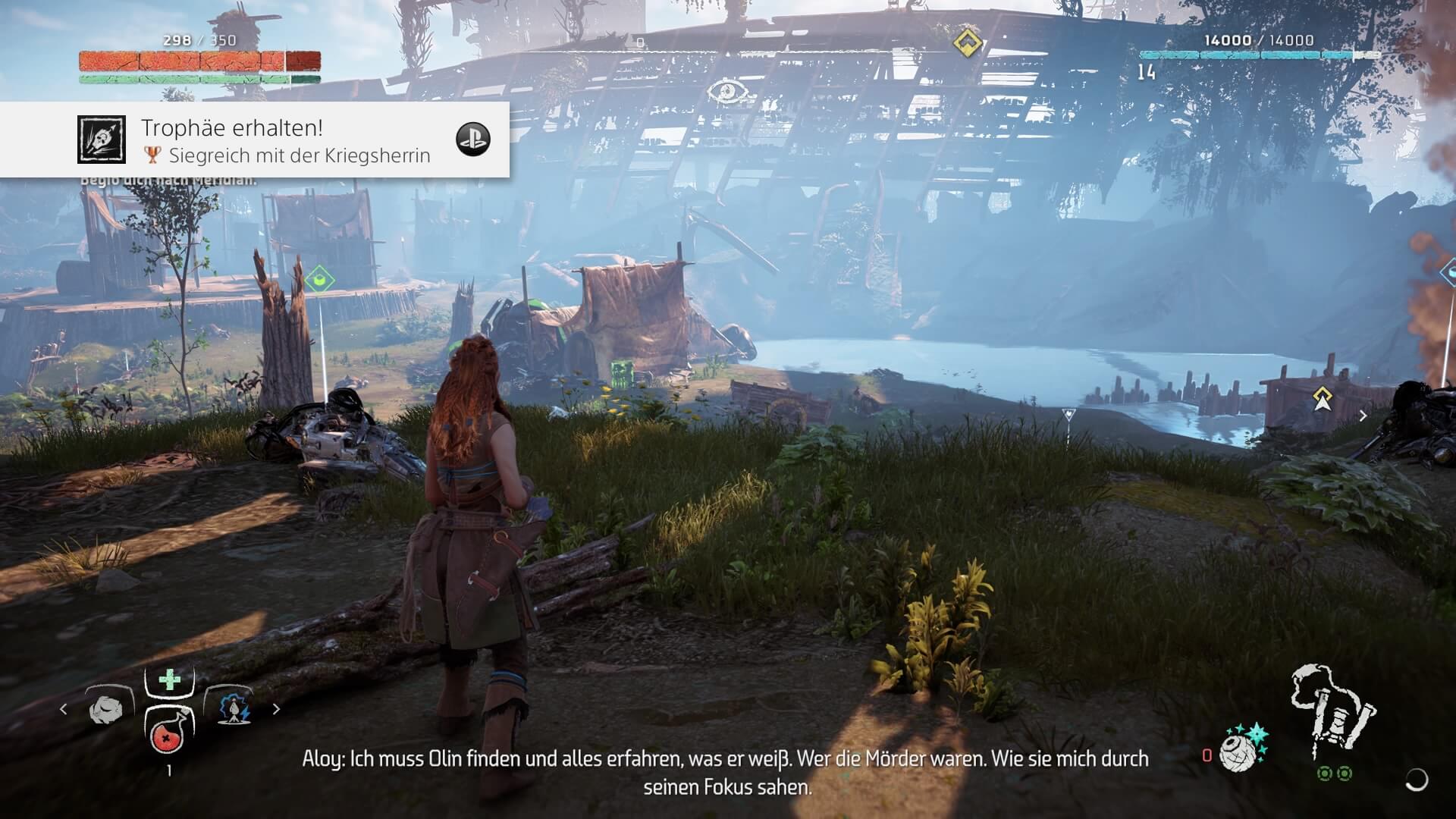Cycle quick slots with the right arrow
Screen dimensions: 1456x819
pos(276,709)
